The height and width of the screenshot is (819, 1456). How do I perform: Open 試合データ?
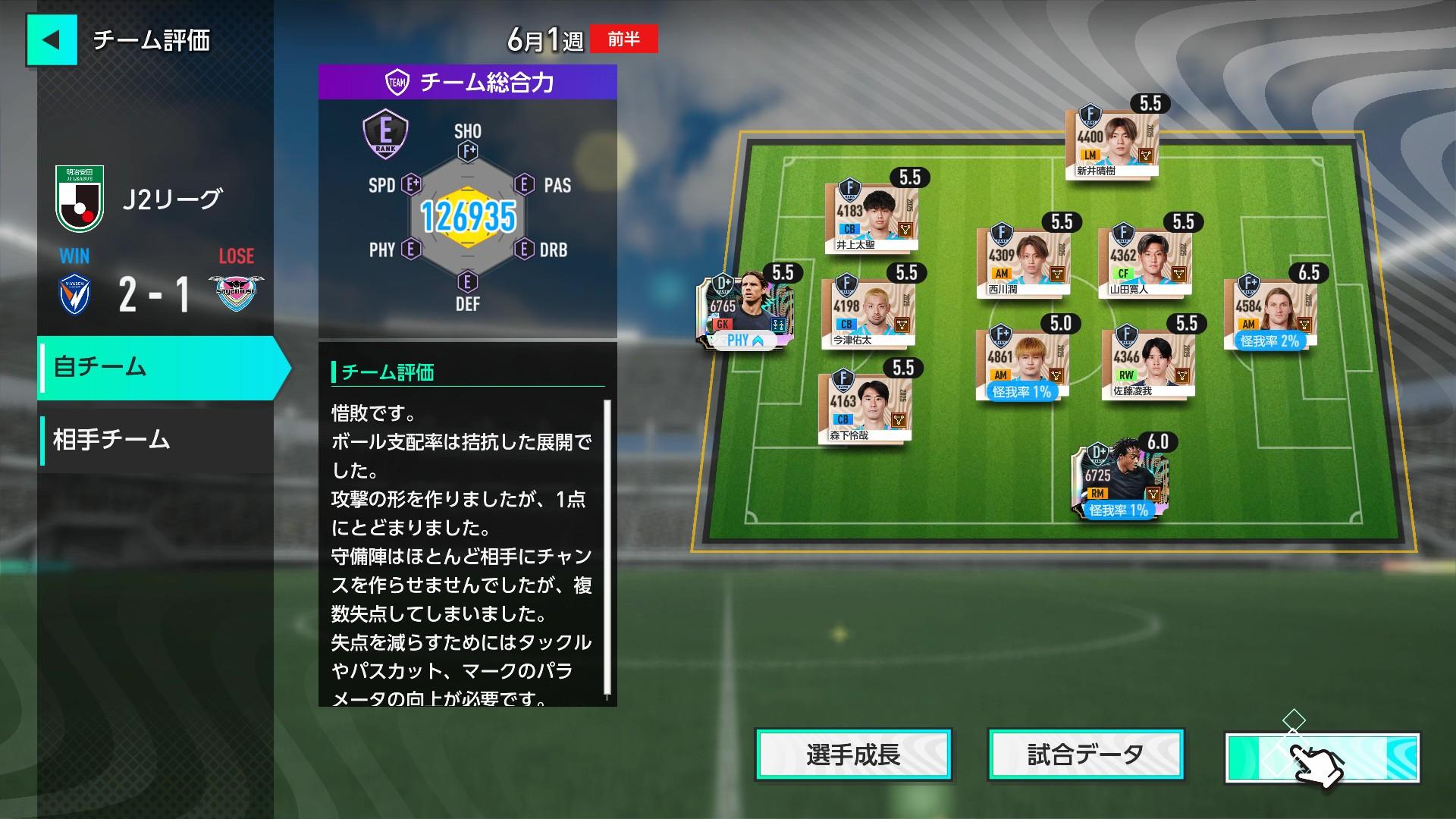point(1084,755)
